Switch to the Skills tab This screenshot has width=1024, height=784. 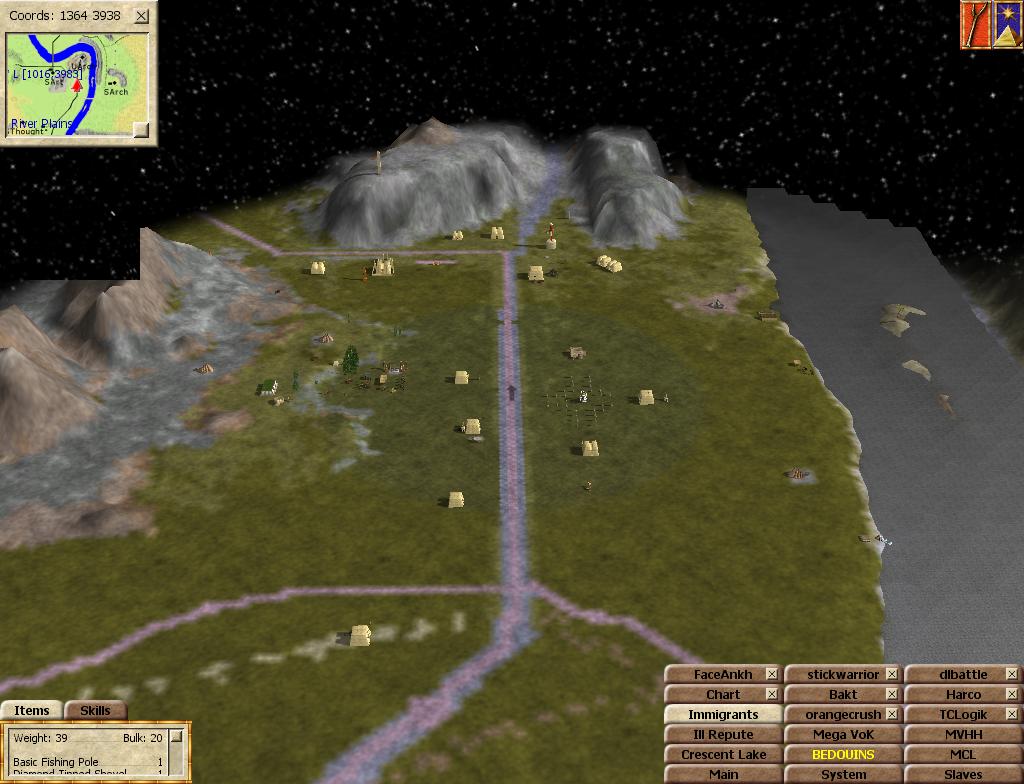[95, 710]
